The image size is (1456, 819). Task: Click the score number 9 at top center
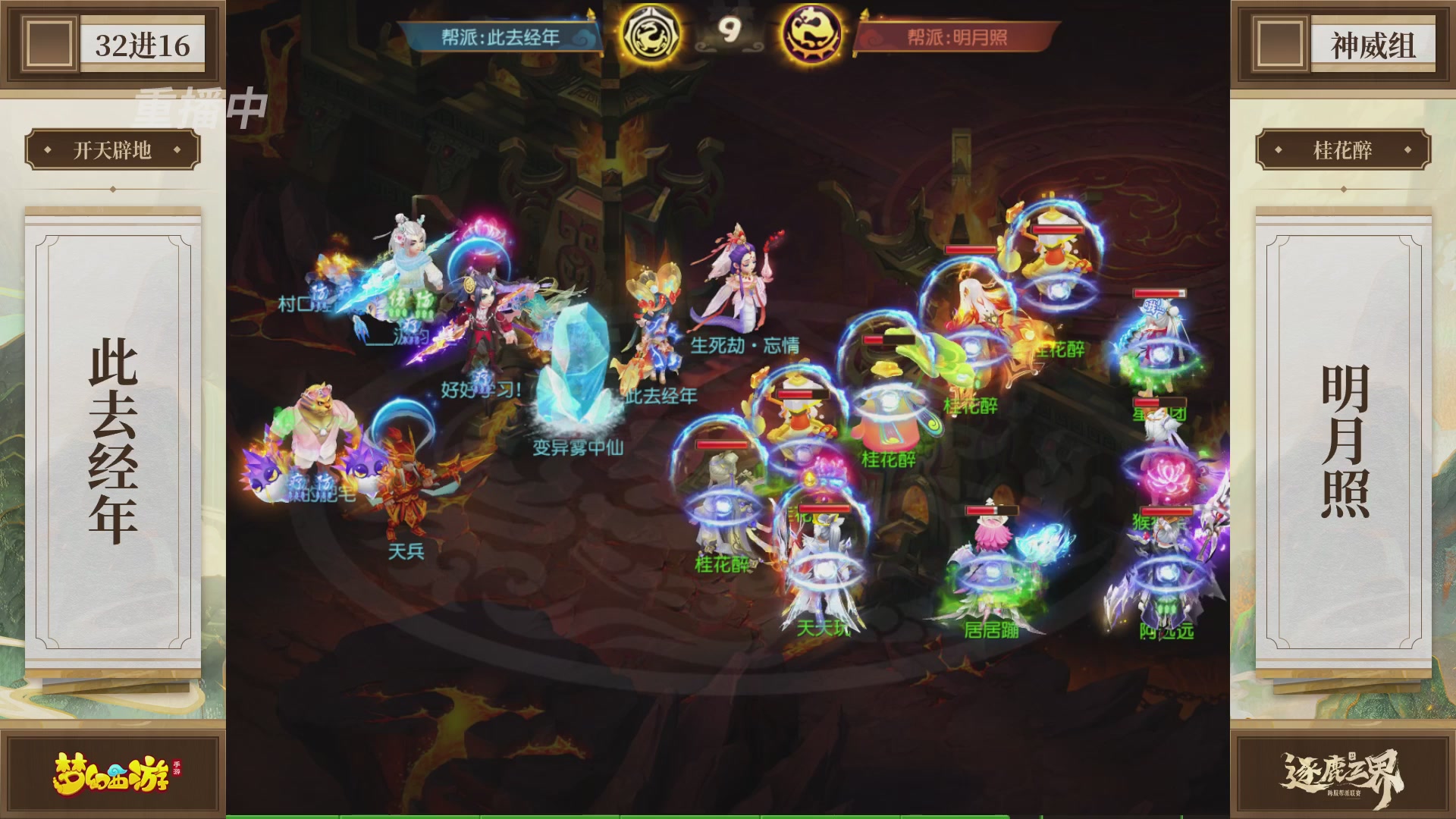coord(730,30)
